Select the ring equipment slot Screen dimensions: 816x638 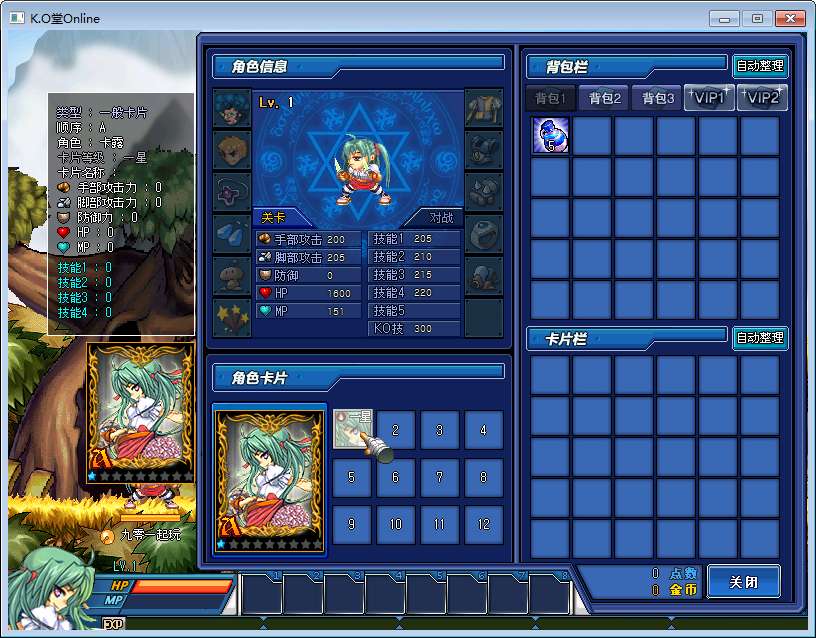click(484, 234)
